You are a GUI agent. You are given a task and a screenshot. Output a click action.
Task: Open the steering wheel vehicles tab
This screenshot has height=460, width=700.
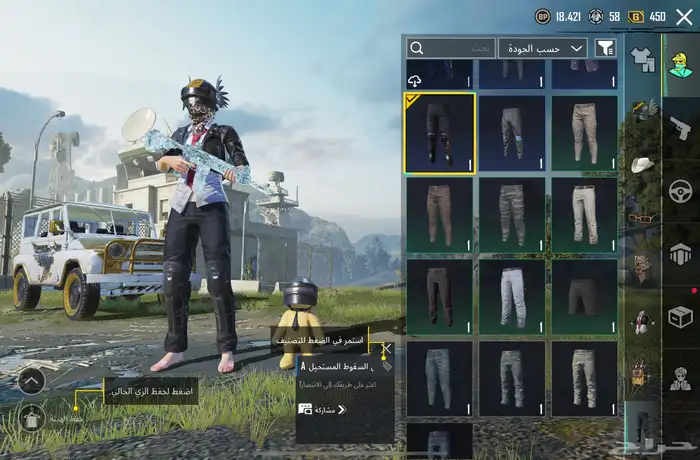pyautogui.click(x=680, y=190)
